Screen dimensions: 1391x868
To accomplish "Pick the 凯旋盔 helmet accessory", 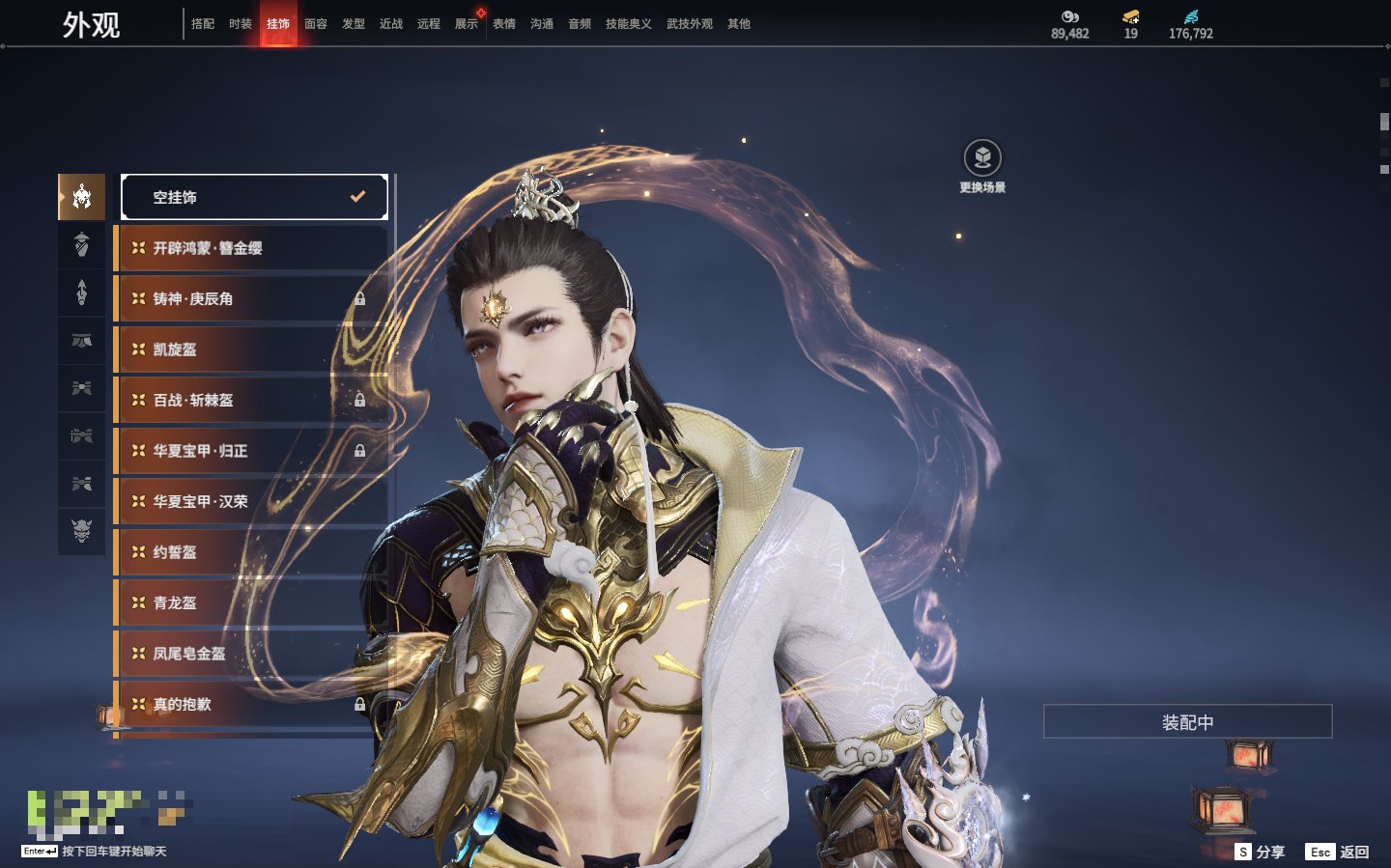I will (x=251, y=350).
